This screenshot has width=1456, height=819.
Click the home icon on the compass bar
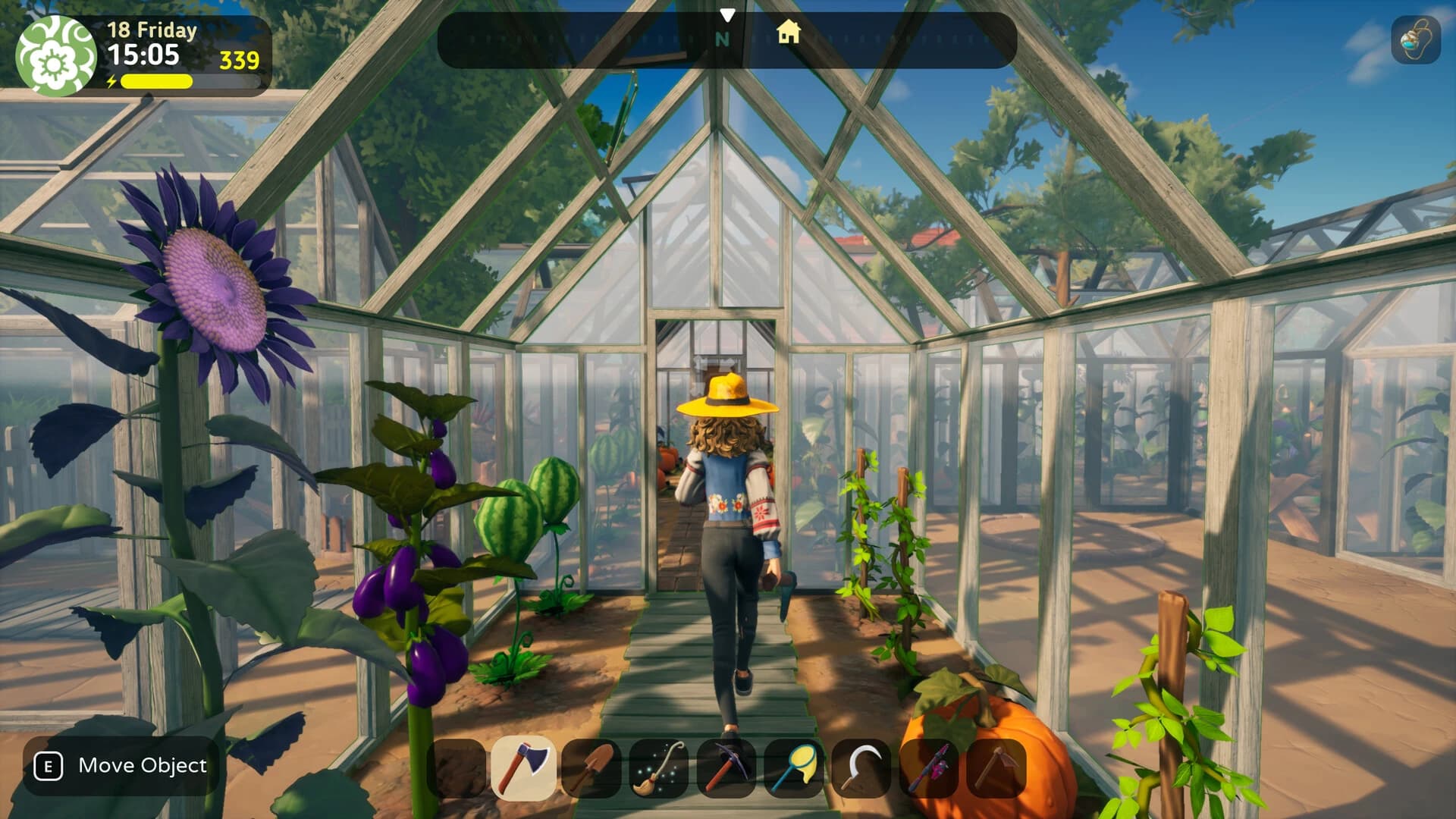point(791,34)
